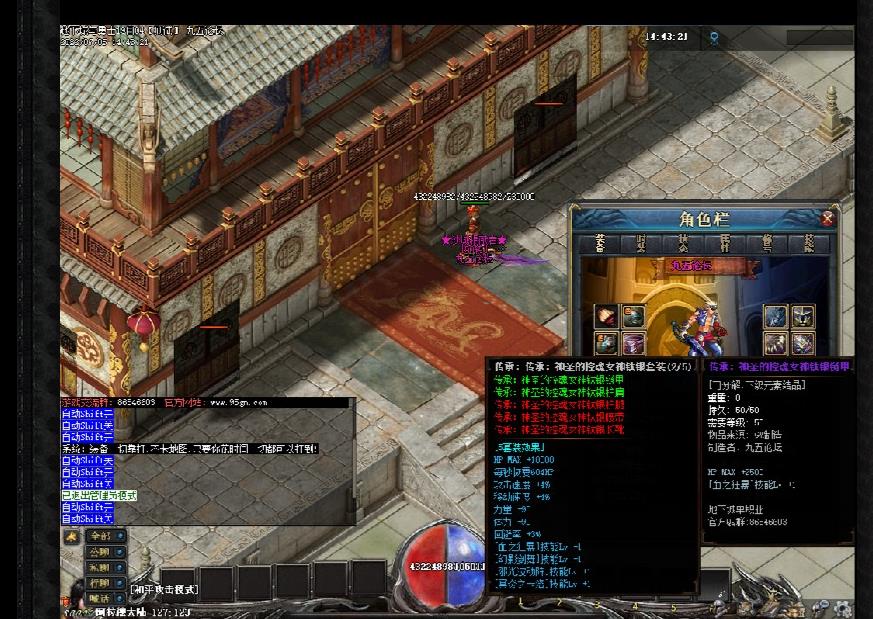Open the 行聊 guild chat channel

102,582
